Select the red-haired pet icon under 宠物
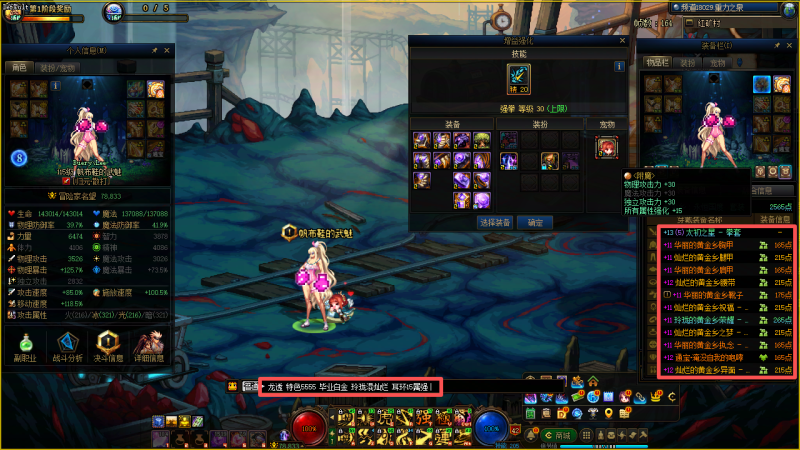800x450 pixels. click(x=606, y=147)
